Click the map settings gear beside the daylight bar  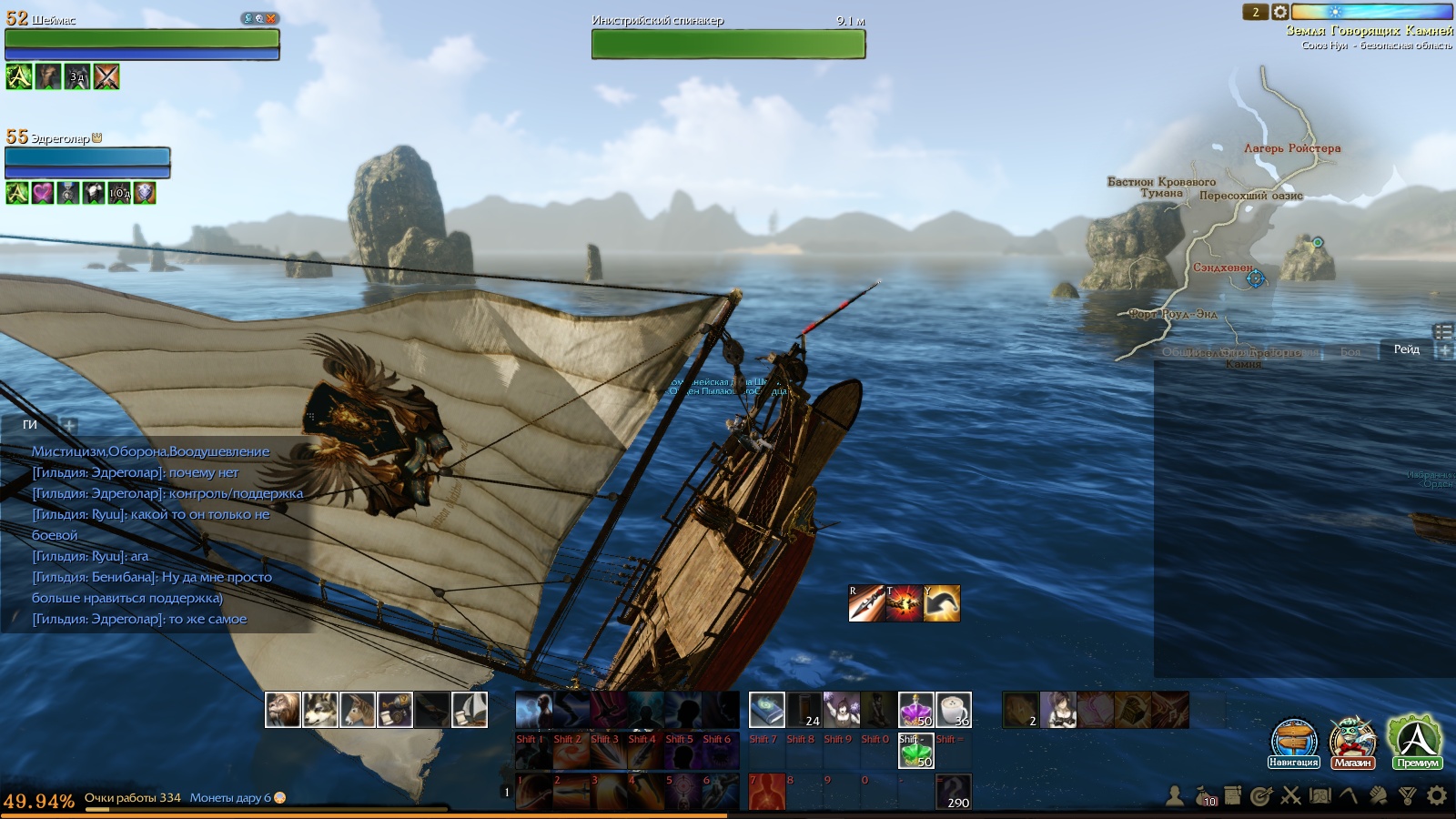click(x=1279, y=12)
